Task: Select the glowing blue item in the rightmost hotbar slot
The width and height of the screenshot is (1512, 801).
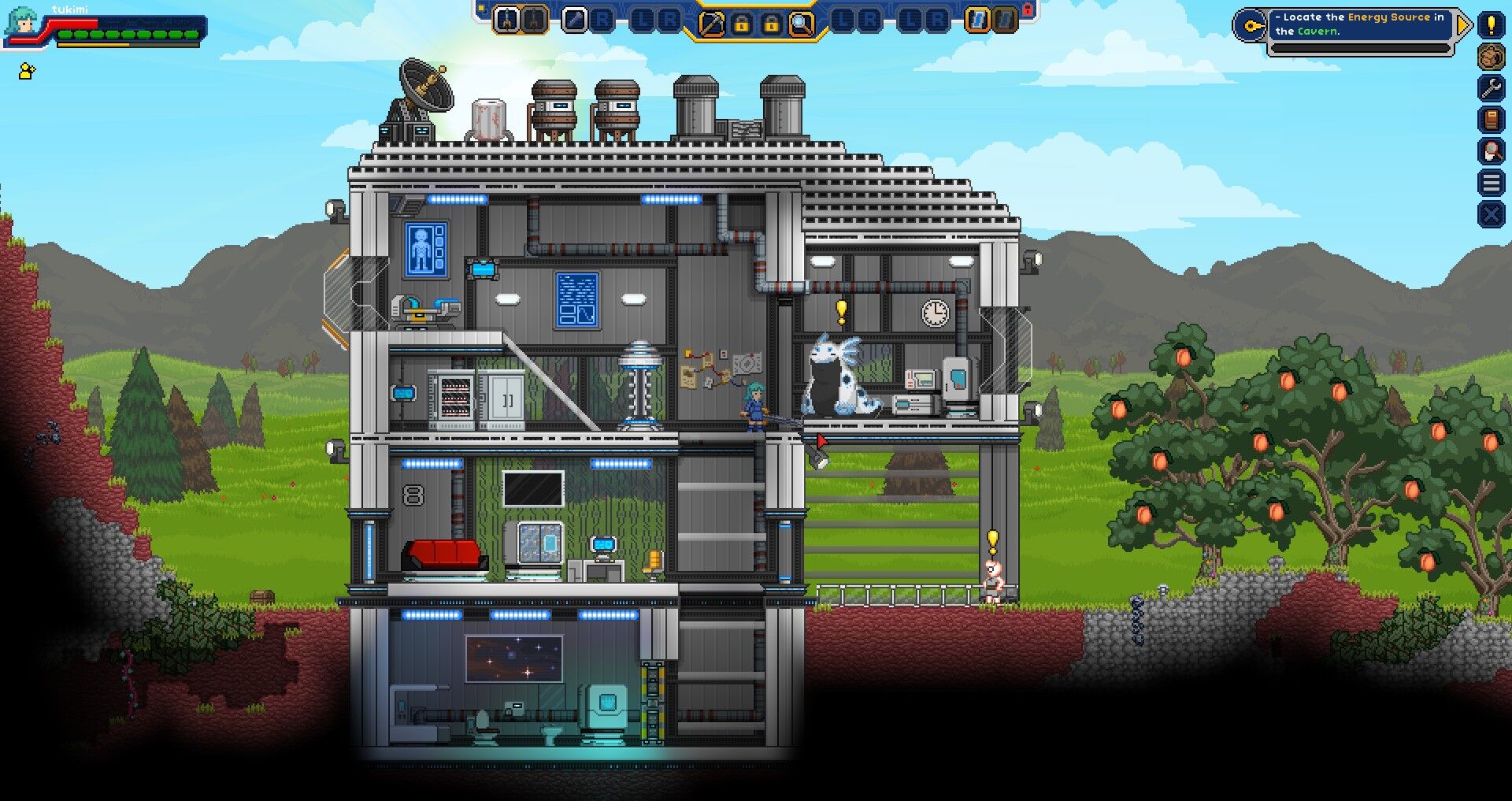Action: pos(979,20)
